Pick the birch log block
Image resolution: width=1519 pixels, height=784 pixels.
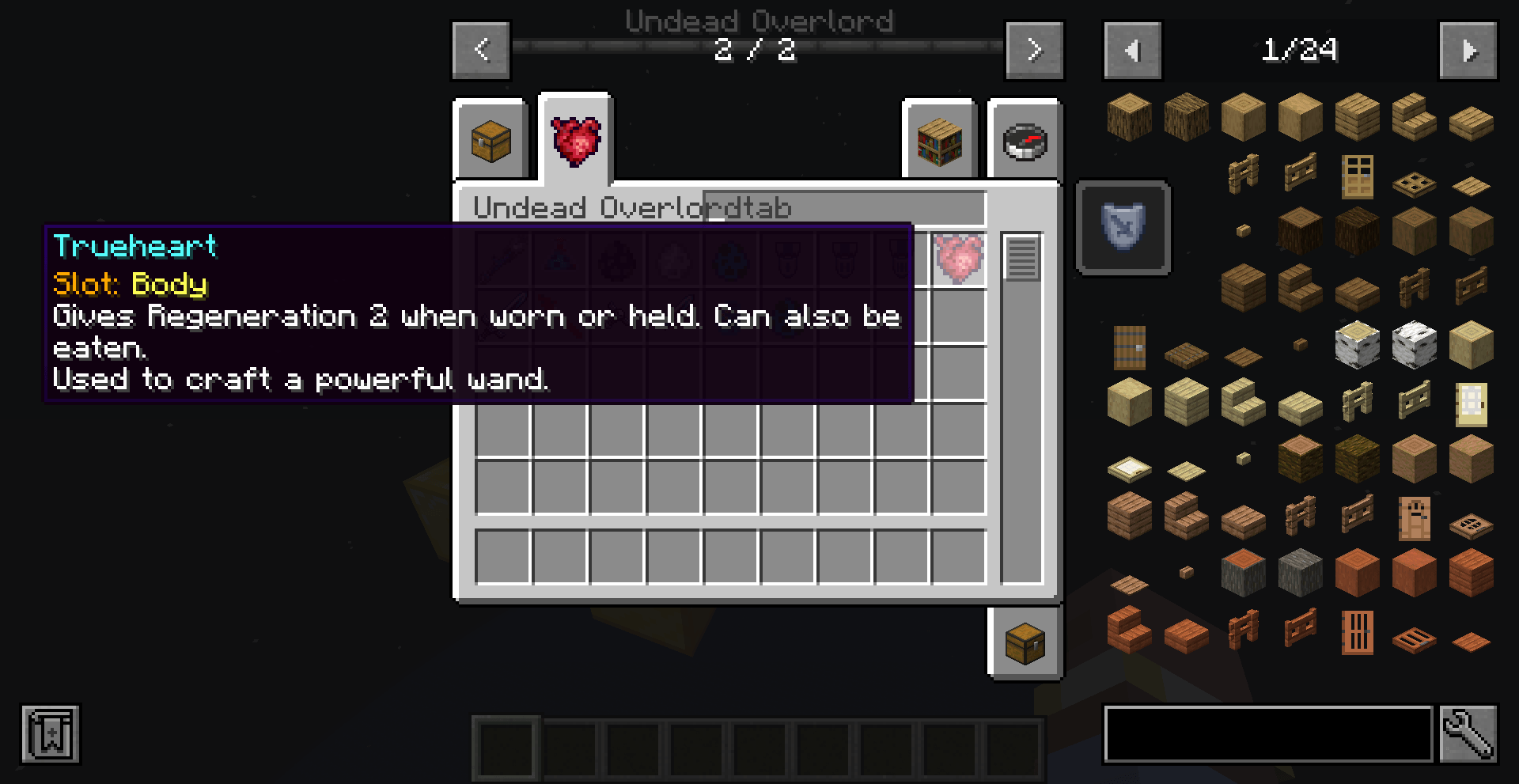point(1358,344)
